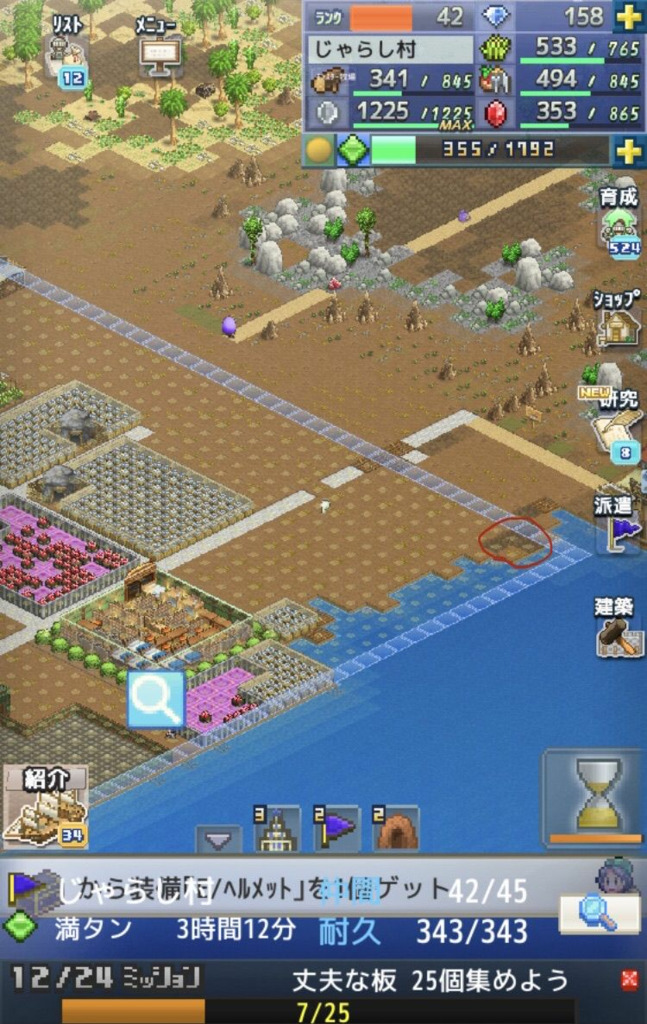Tap the plus button beside the diamond count
The image size is (647, 1024).
point(628,17)
